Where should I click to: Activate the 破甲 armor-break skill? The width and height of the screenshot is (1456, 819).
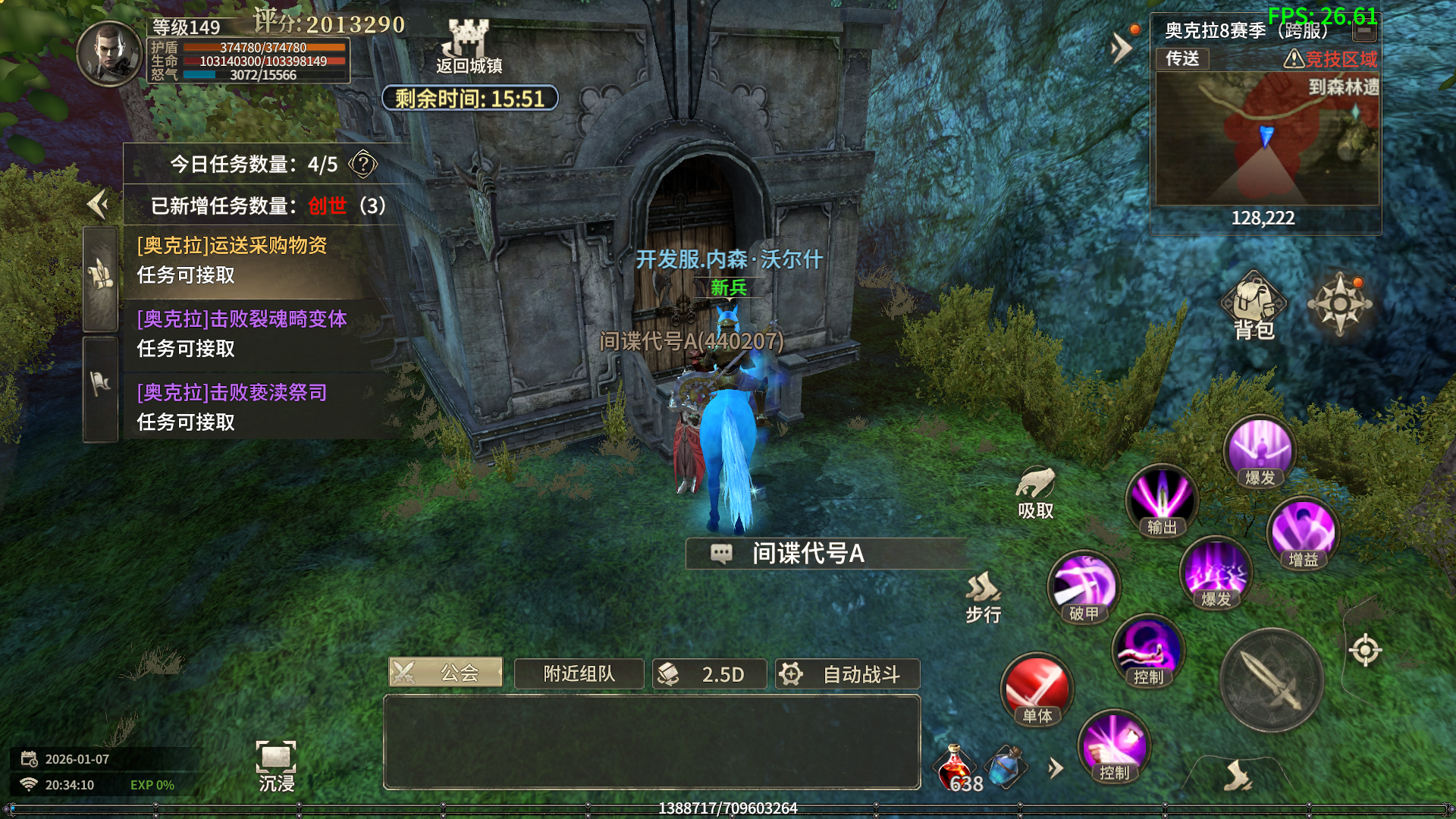coord(1084,586)
